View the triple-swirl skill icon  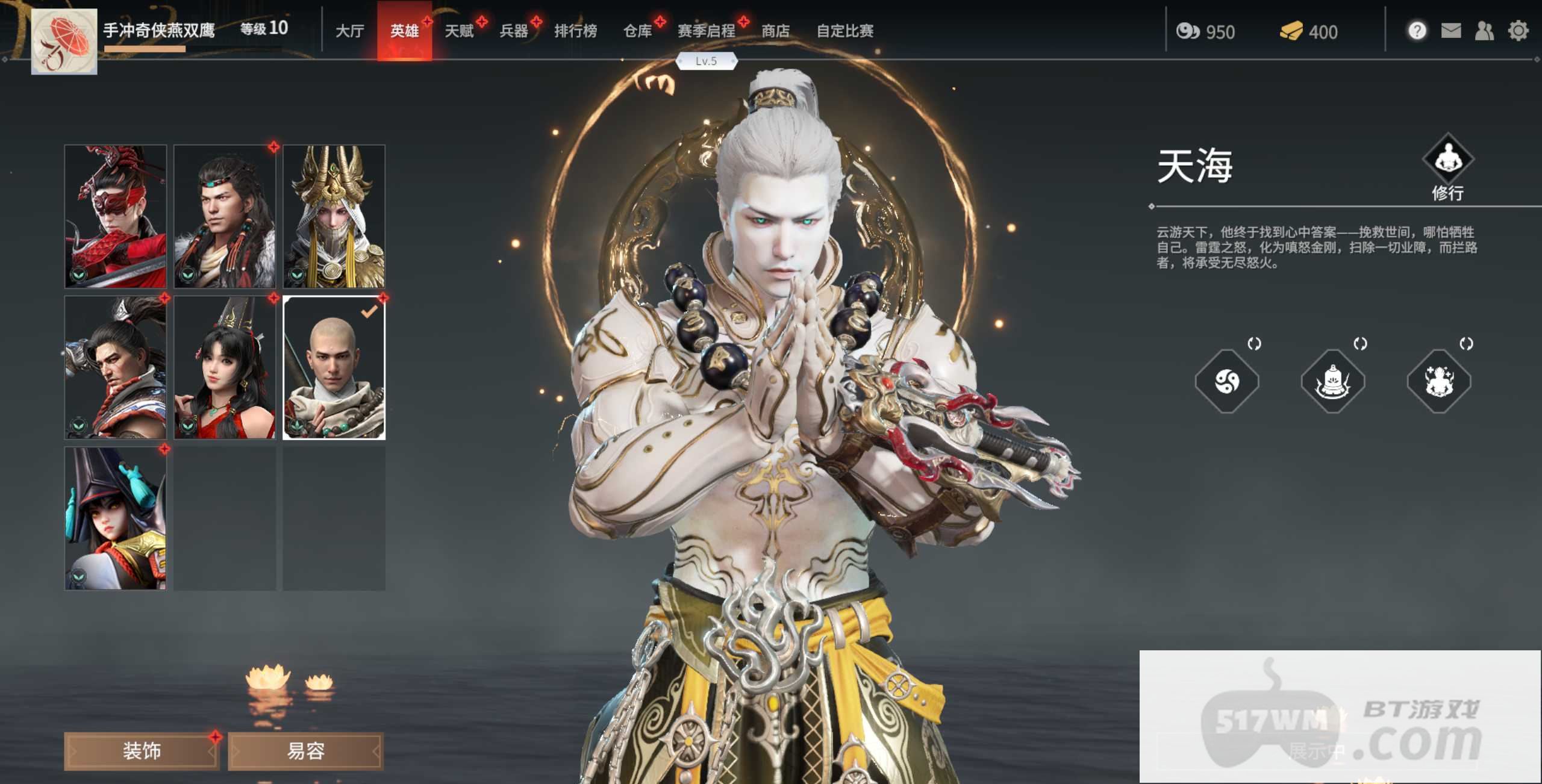[1227, 381]
